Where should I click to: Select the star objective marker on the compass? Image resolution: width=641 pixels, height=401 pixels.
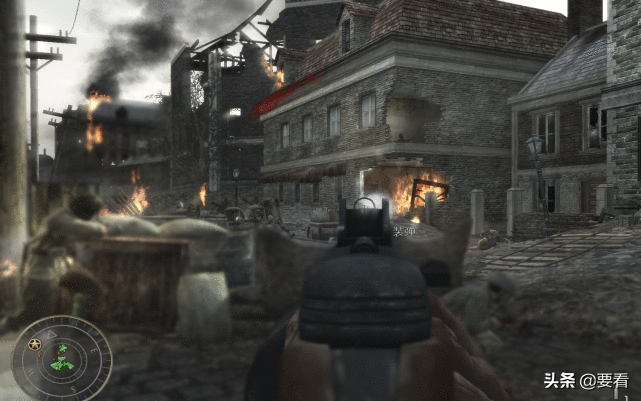click(35, 345)
